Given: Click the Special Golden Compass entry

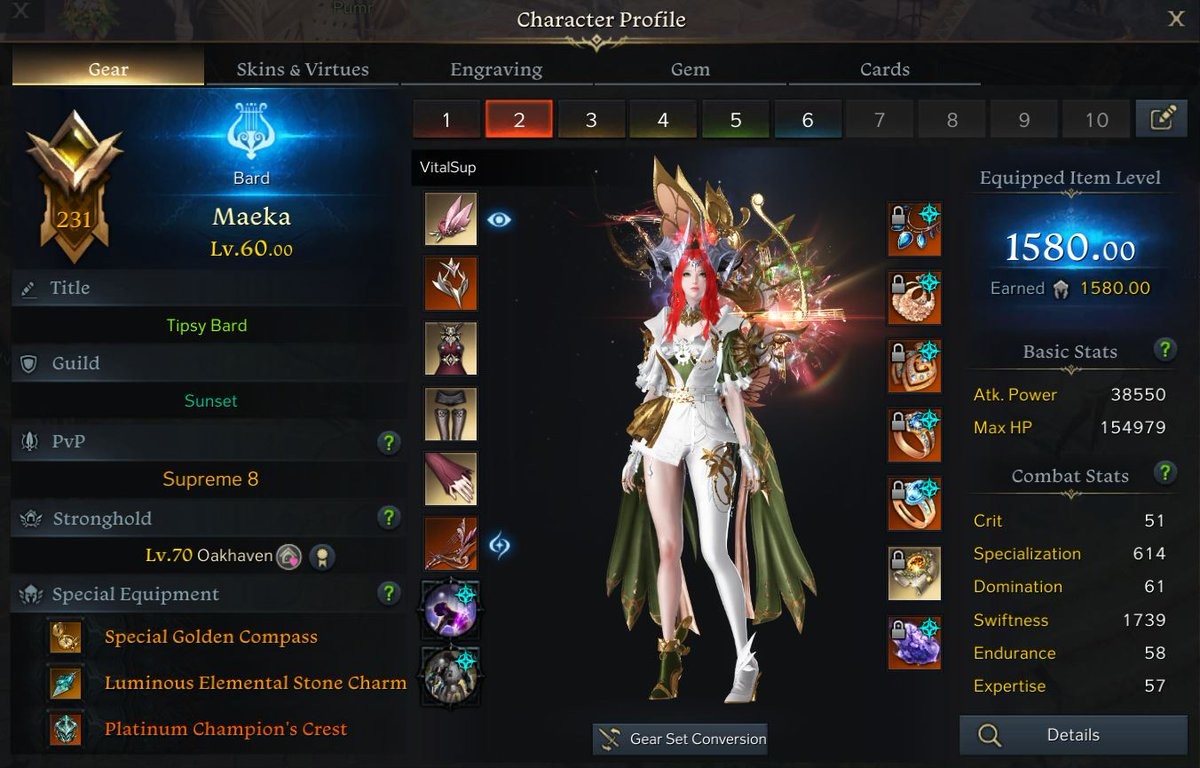Looking at the screenshot, I should 211,637.
